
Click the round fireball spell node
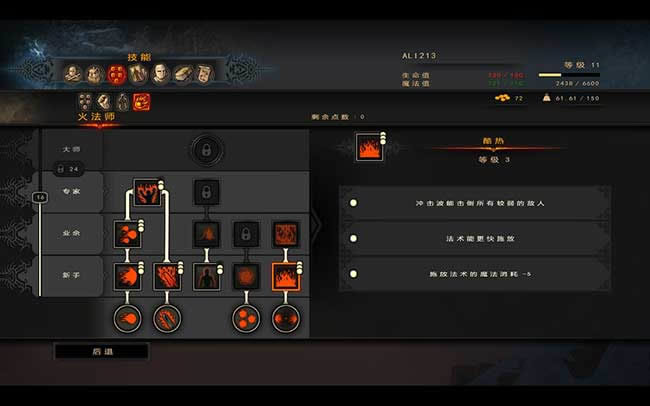[x=127, y=319]
